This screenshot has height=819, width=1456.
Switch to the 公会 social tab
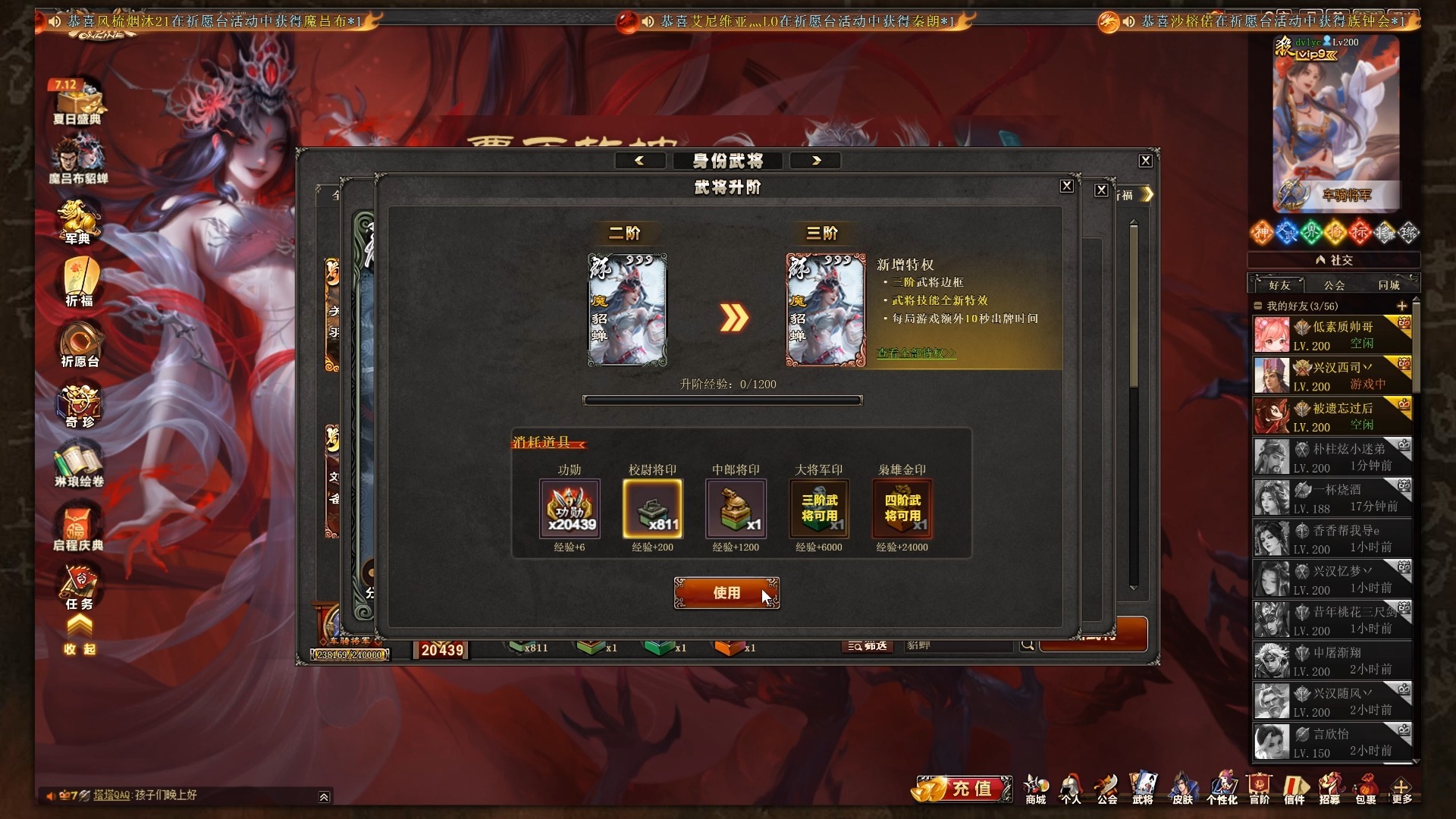tap(1334, 285)
